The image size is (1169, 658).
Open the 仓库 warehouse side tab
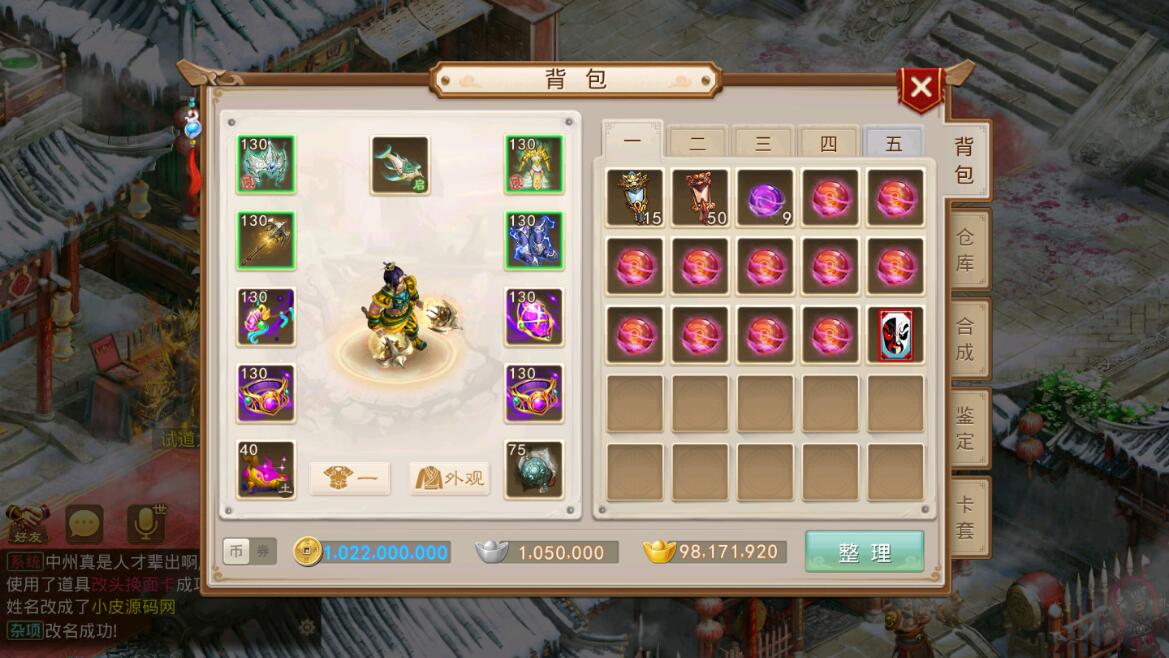point(964,249)
